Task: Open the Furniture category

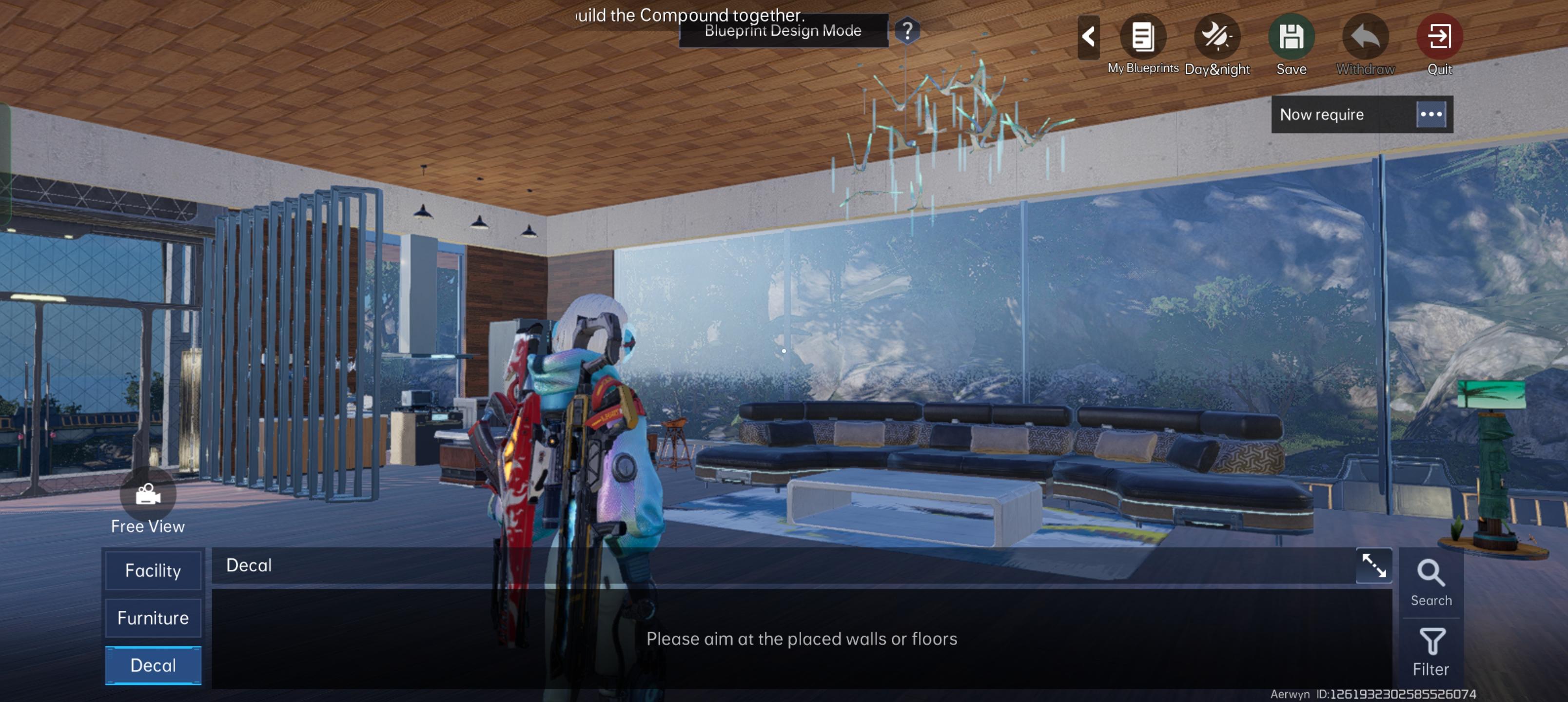Action: click(x=153, y=618)
